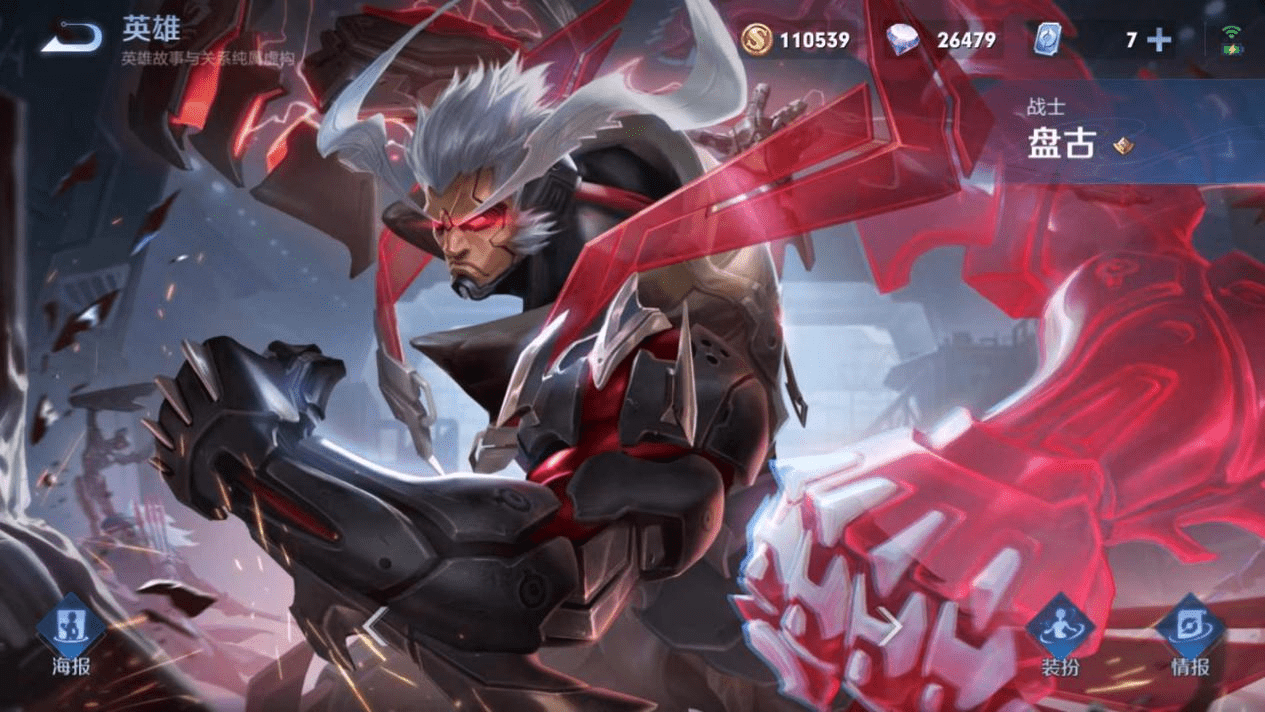Show the previous hero with left arrow

click(374, 626)
